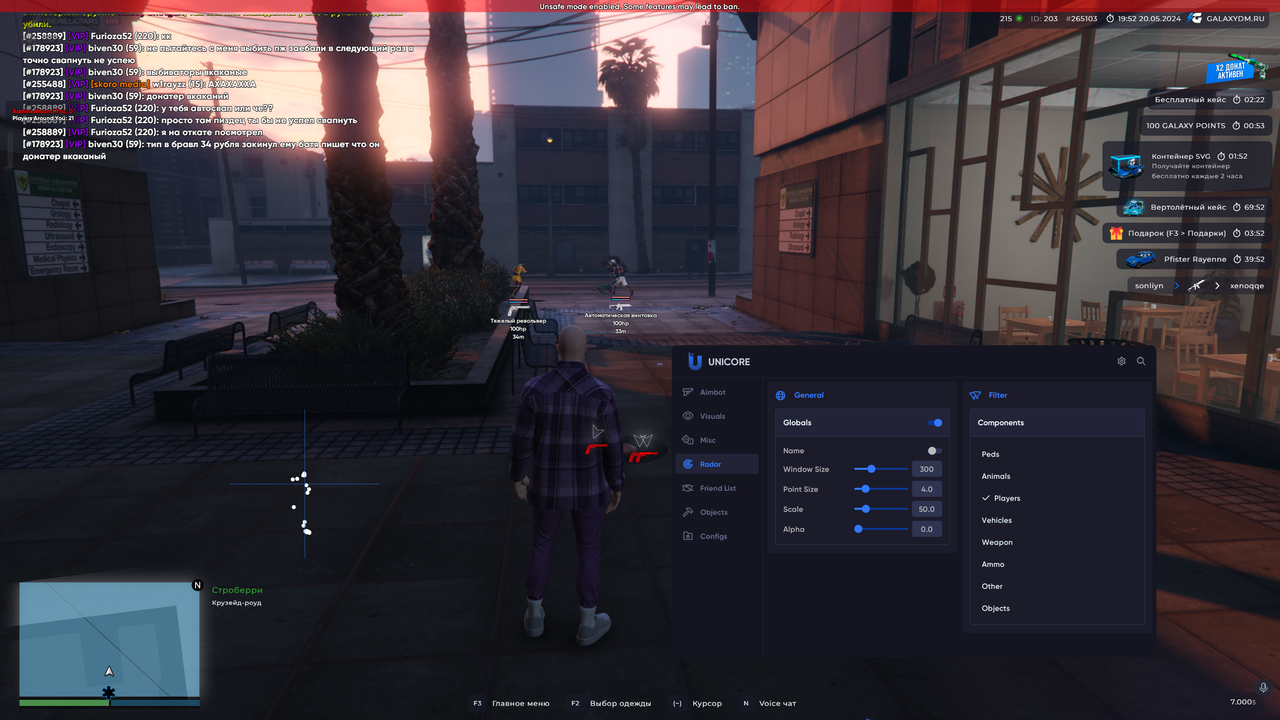
Task: Uncheck the Players filter
Action: 1006,498
